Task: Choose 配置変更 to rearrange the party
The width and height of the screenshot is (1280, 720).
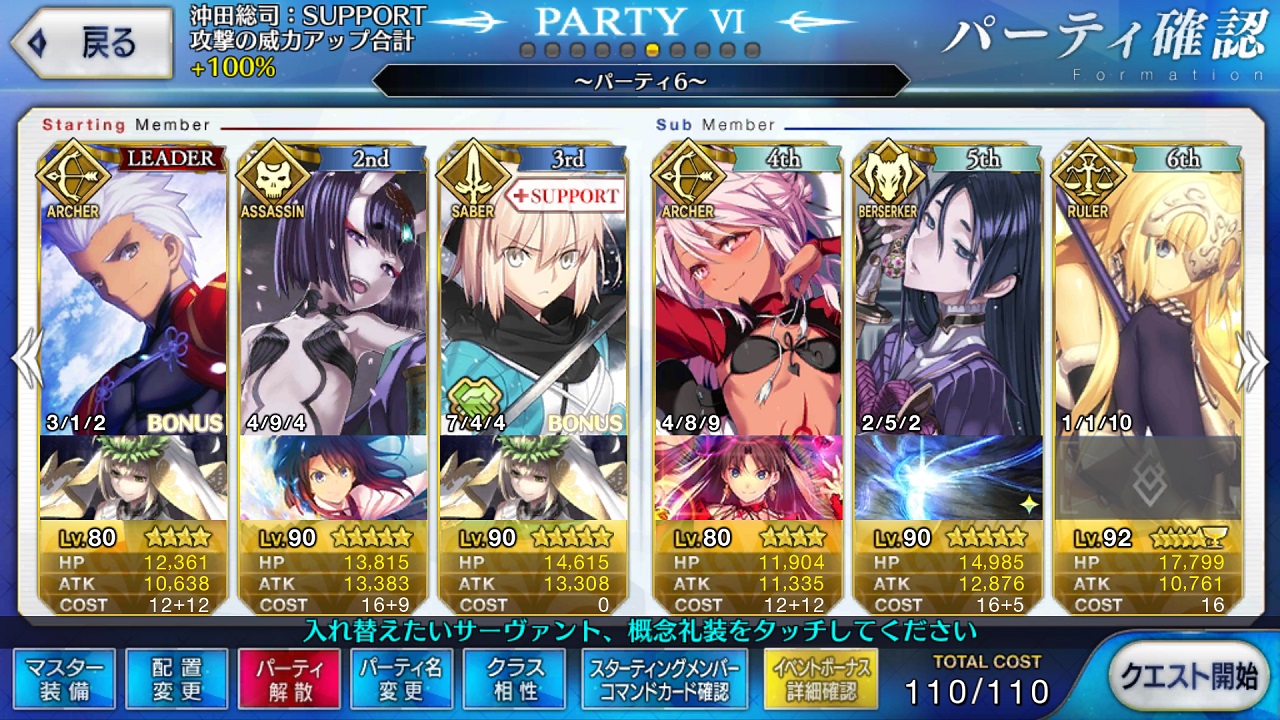Action: click(177, 679)
